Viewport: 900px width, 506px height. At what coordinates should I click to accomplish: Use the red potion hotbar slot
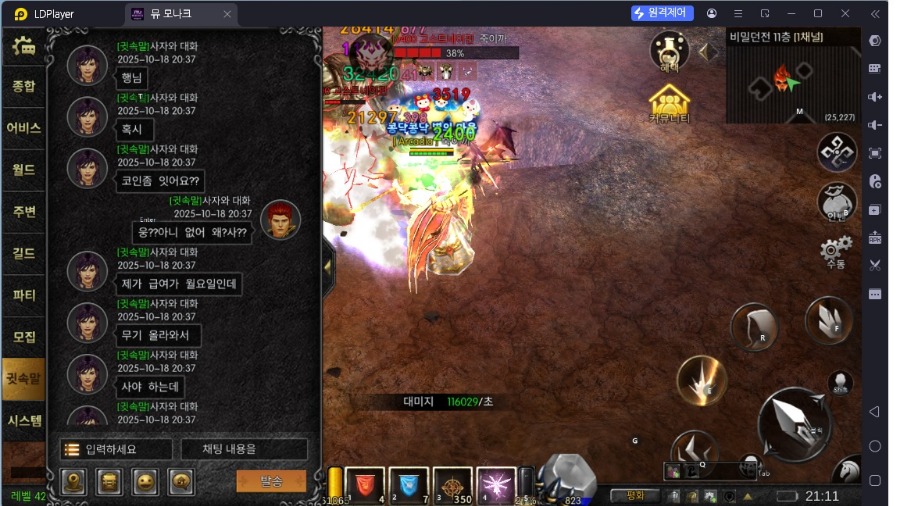coord(365,483)
